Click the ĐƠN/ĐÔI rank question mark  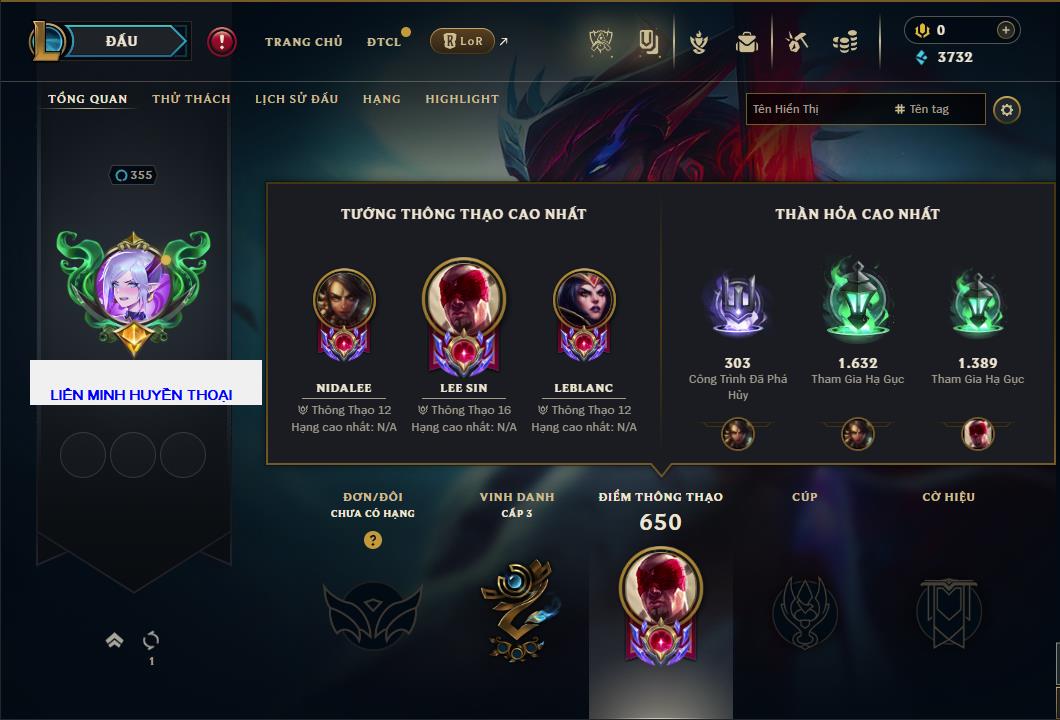tap(373, 540)
